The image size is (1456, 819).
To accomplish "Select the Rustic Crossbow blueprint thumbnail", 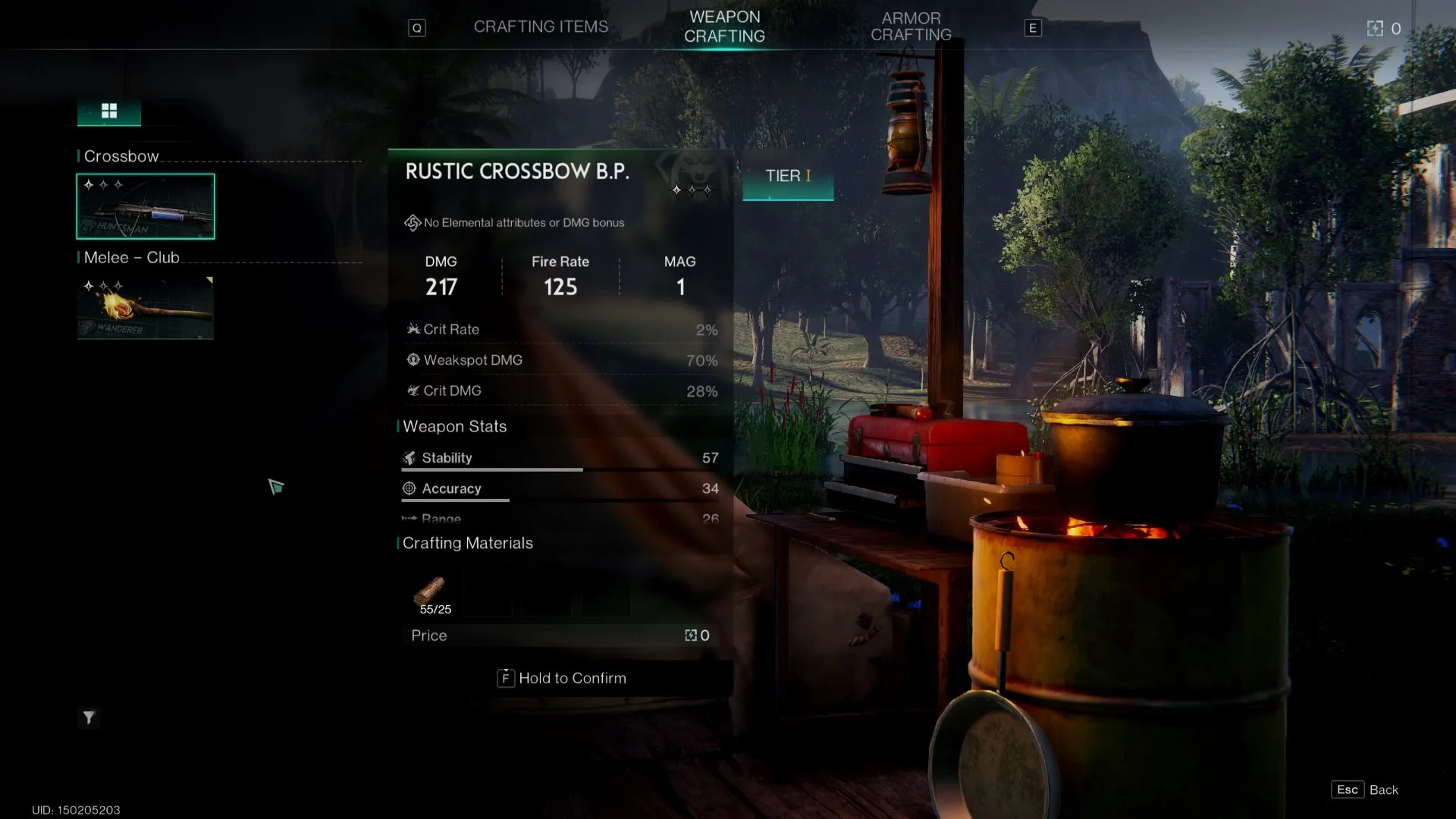I will [146, 206].
